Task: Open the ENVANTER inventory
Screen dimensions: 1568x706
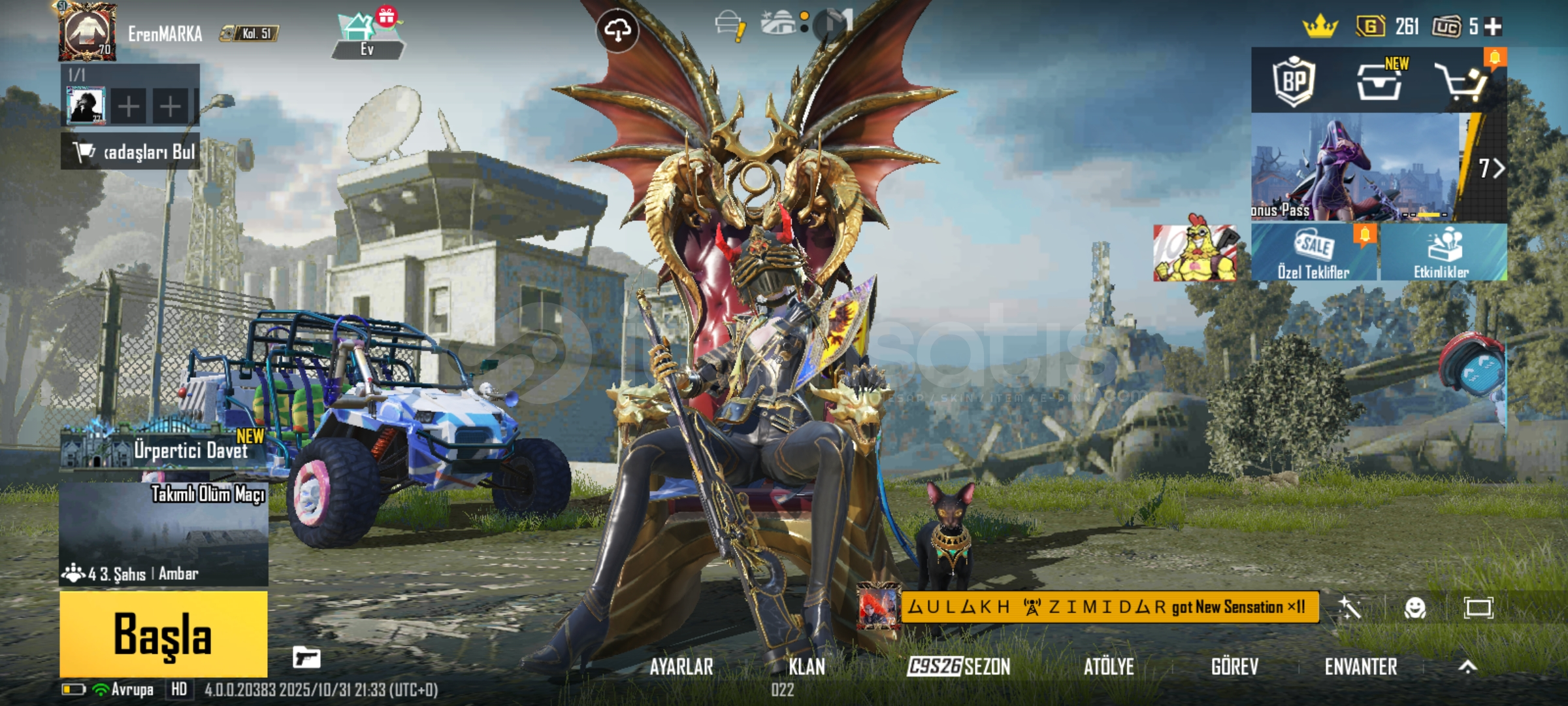Action: coord(1361,667)
